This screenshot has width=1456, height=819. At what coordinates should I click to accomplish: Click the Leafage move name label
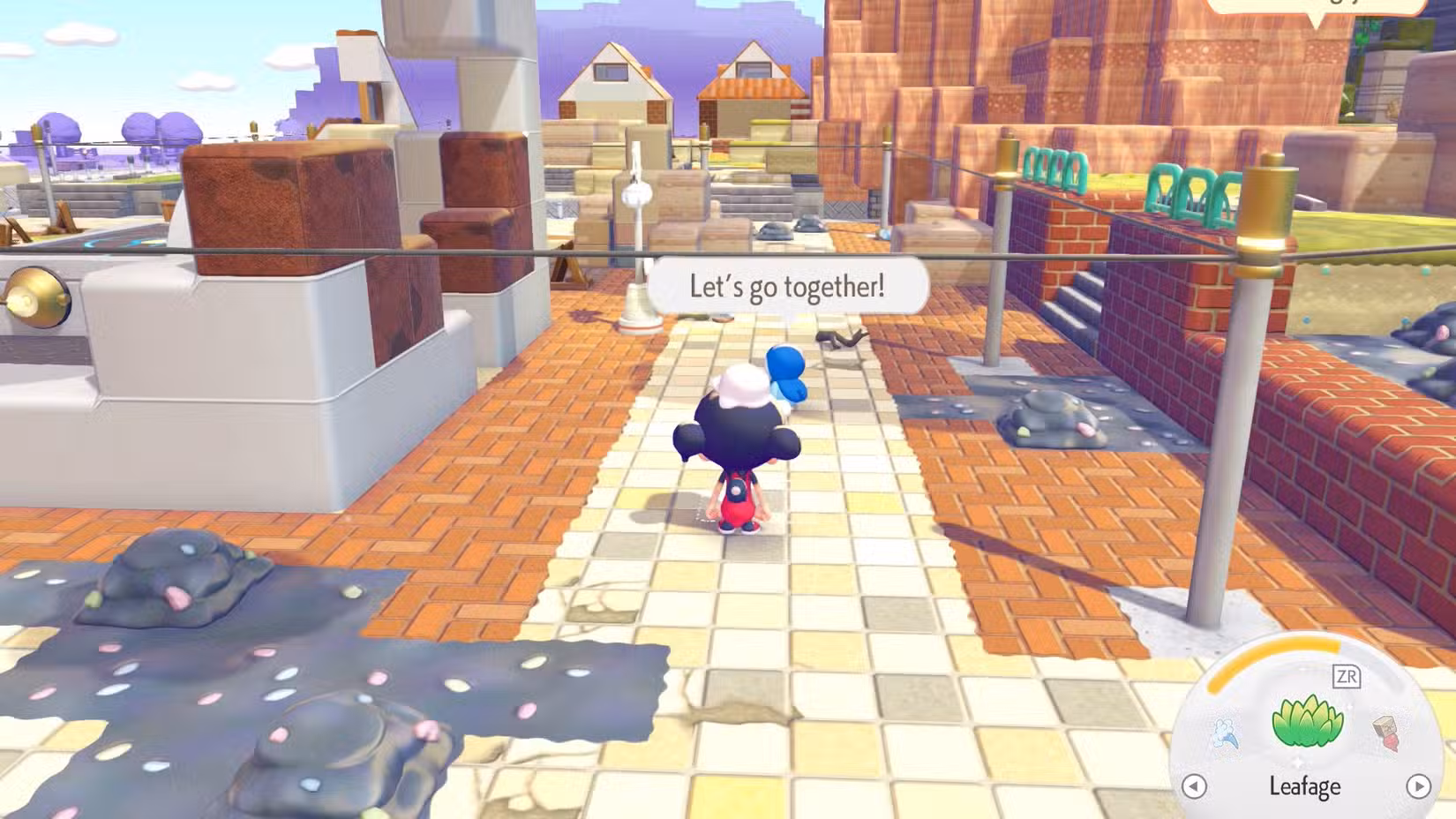coord(1306,786)
